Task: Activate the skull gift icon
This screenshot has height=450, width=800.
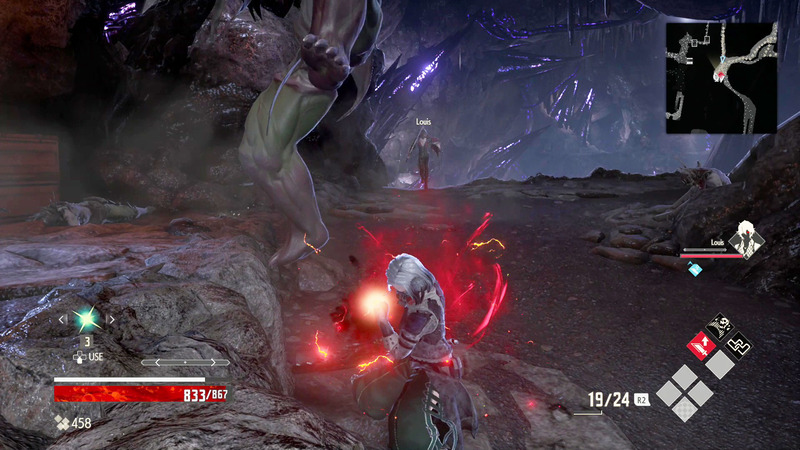Action: pos(719,327)
